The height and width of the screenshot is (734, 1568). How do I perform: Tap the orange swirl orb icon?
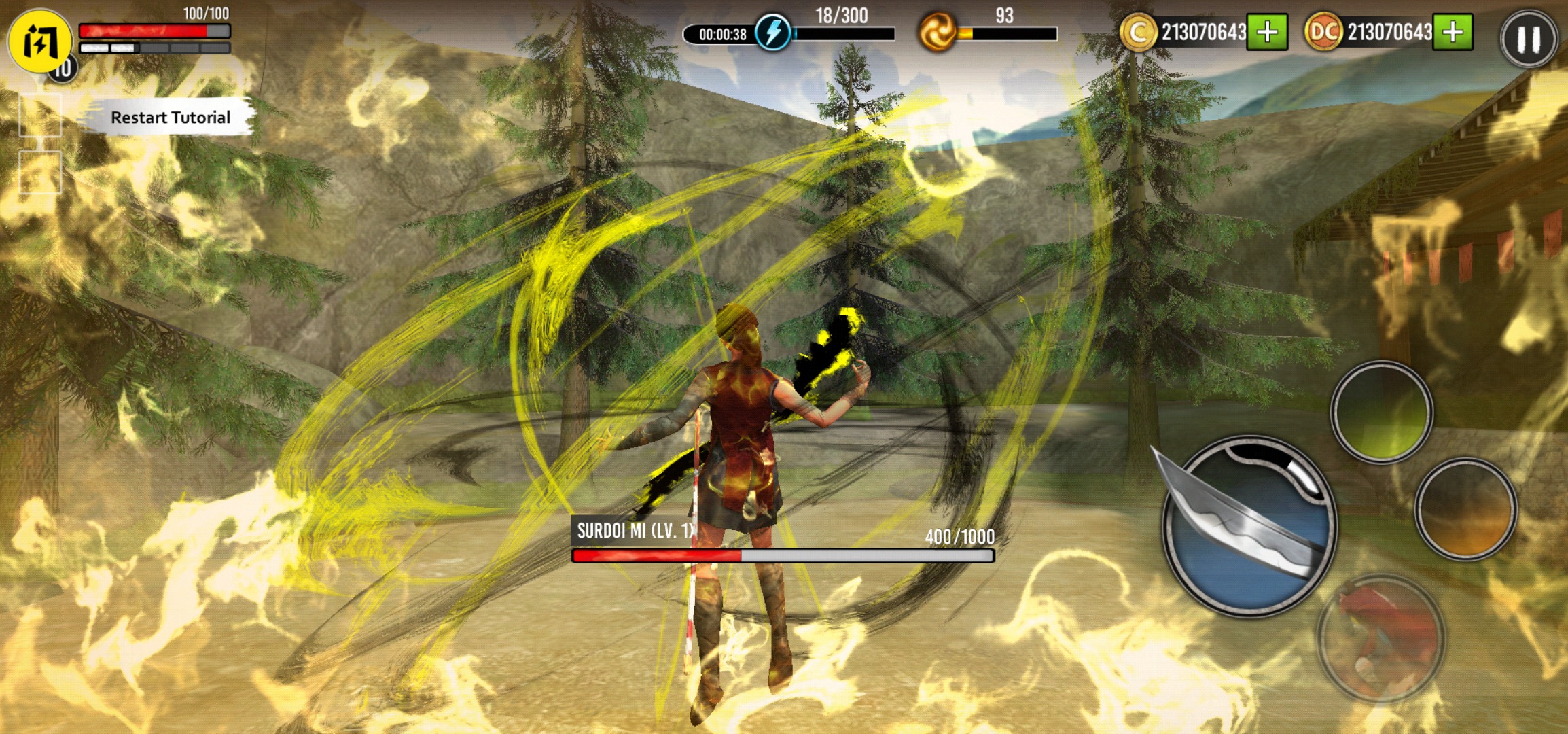[937, 33]
